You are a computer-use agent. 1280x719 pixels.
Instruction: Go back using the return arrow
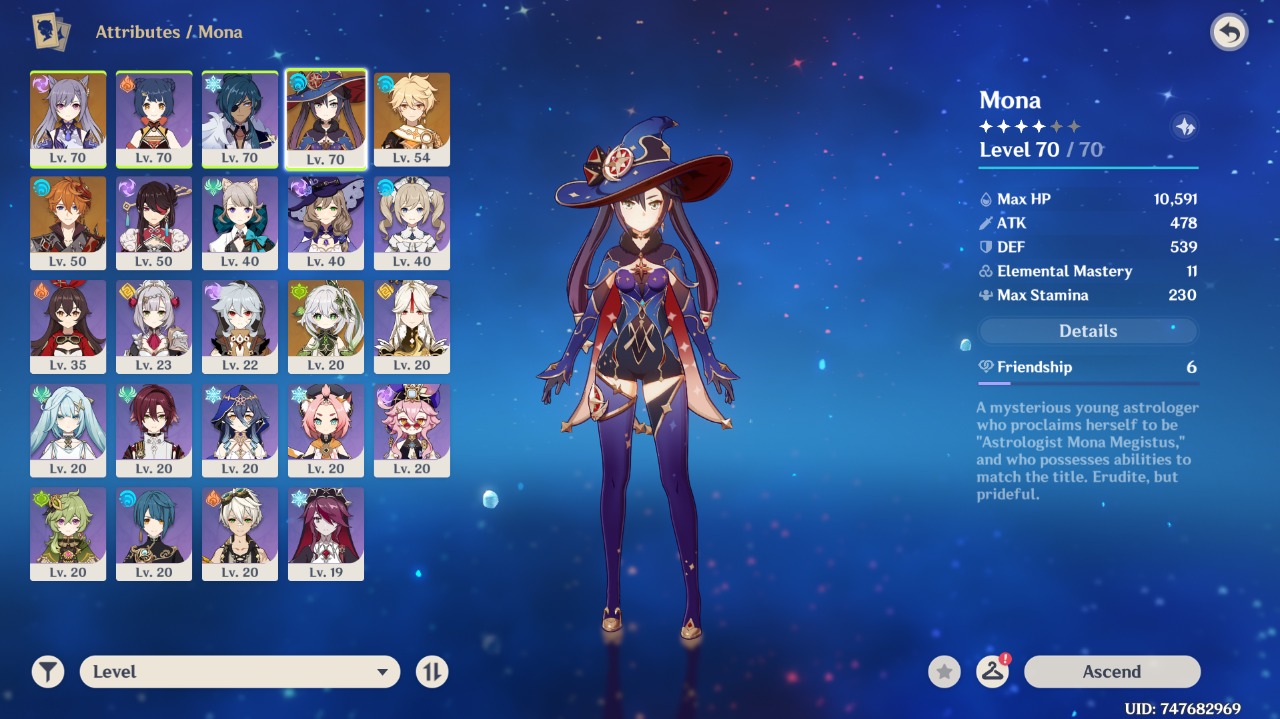click(1229, 33)
